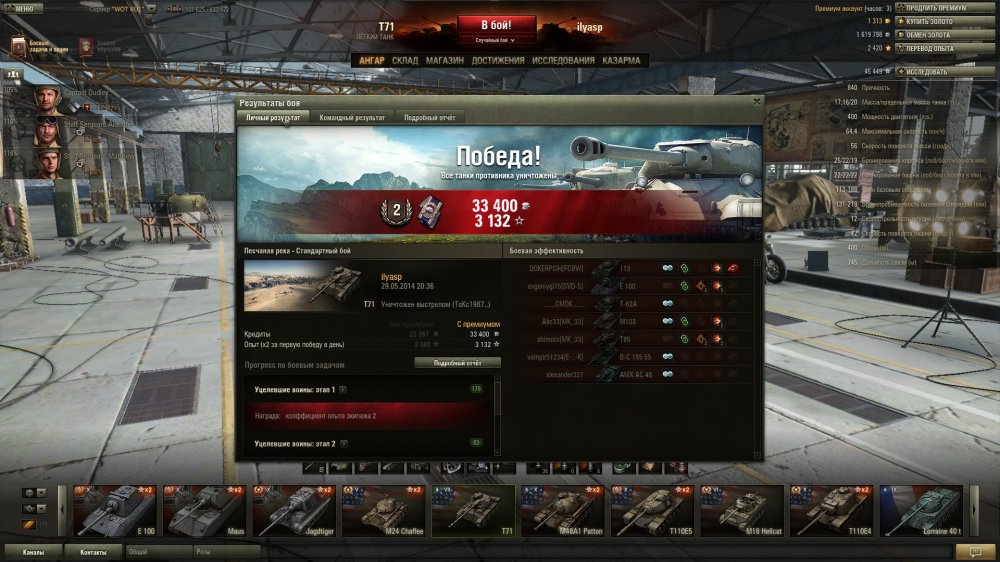Select the Подробный отчёт tab at top
Viewport: 1000px width, 562px height.
pos(429,117)
